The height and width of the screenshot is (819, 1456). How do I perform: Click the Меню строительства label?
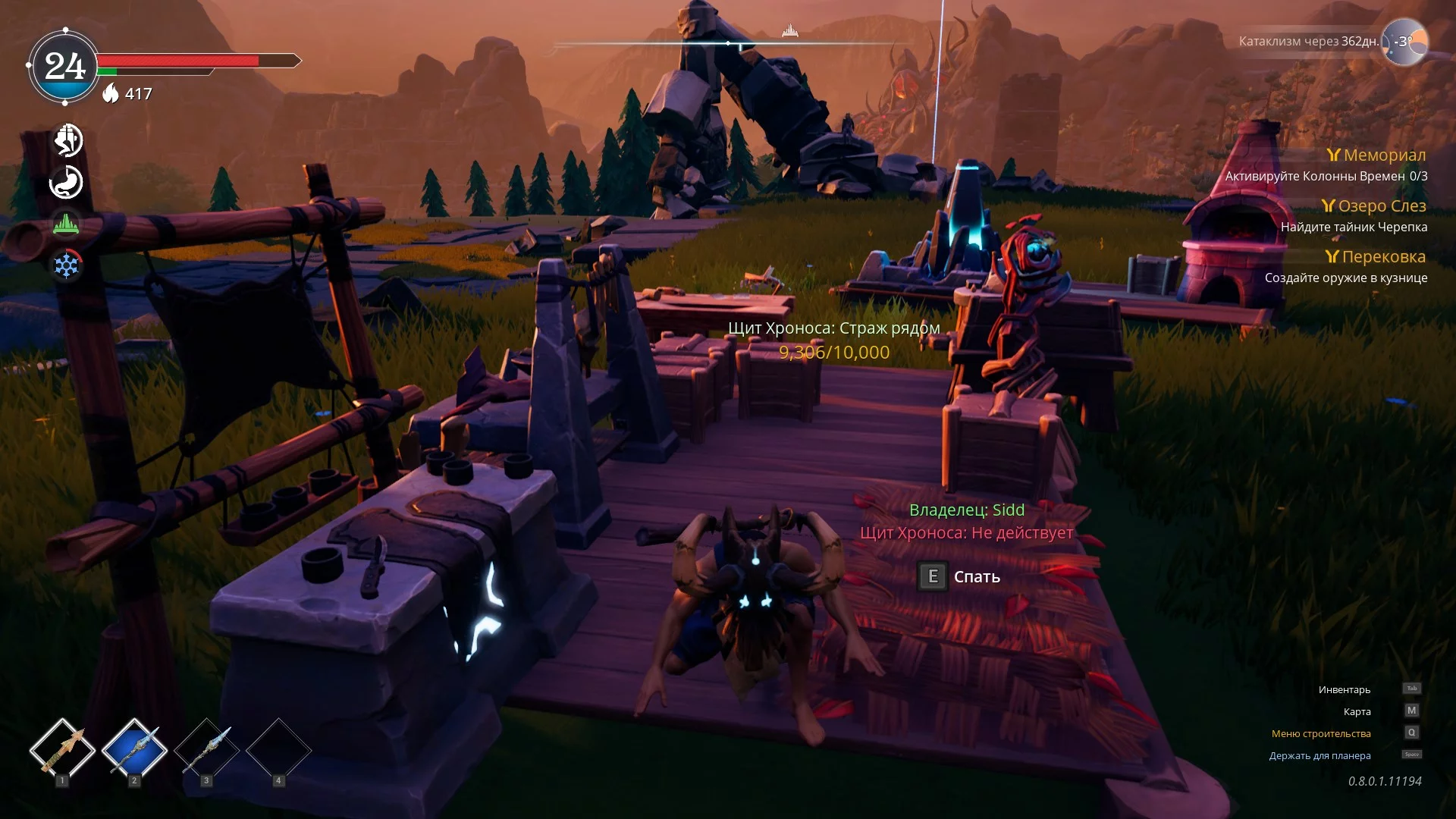pyautogui.click(x=1320, y=734)
